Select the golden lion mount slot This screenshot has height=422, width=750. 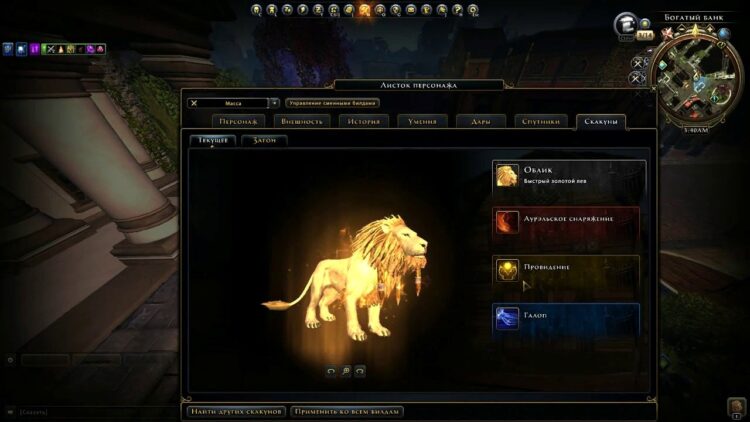tap(568, 176)
